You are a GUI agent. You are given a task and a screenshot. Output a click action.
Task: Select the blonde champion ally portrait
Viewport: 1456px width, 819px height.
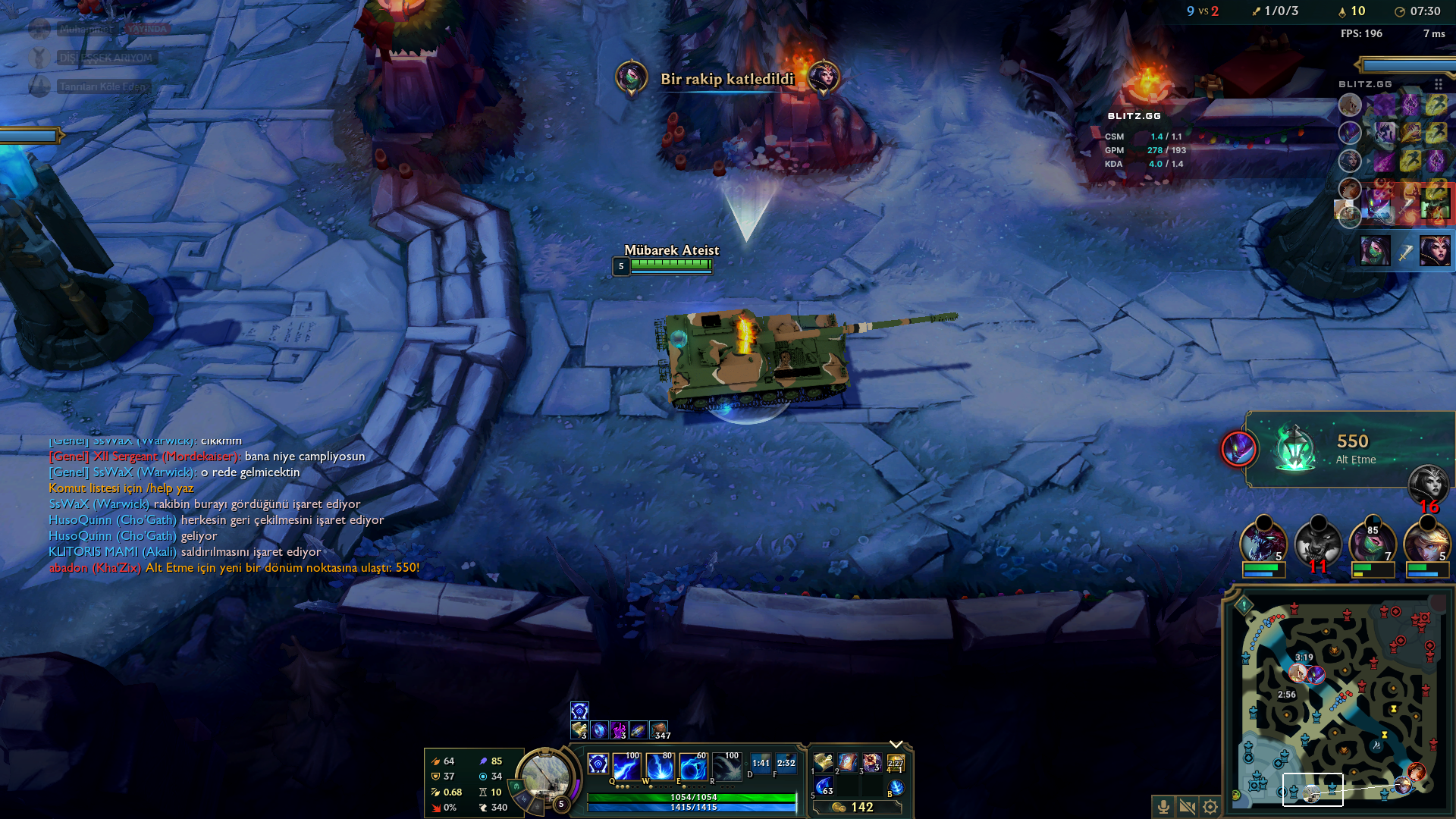1426,544
